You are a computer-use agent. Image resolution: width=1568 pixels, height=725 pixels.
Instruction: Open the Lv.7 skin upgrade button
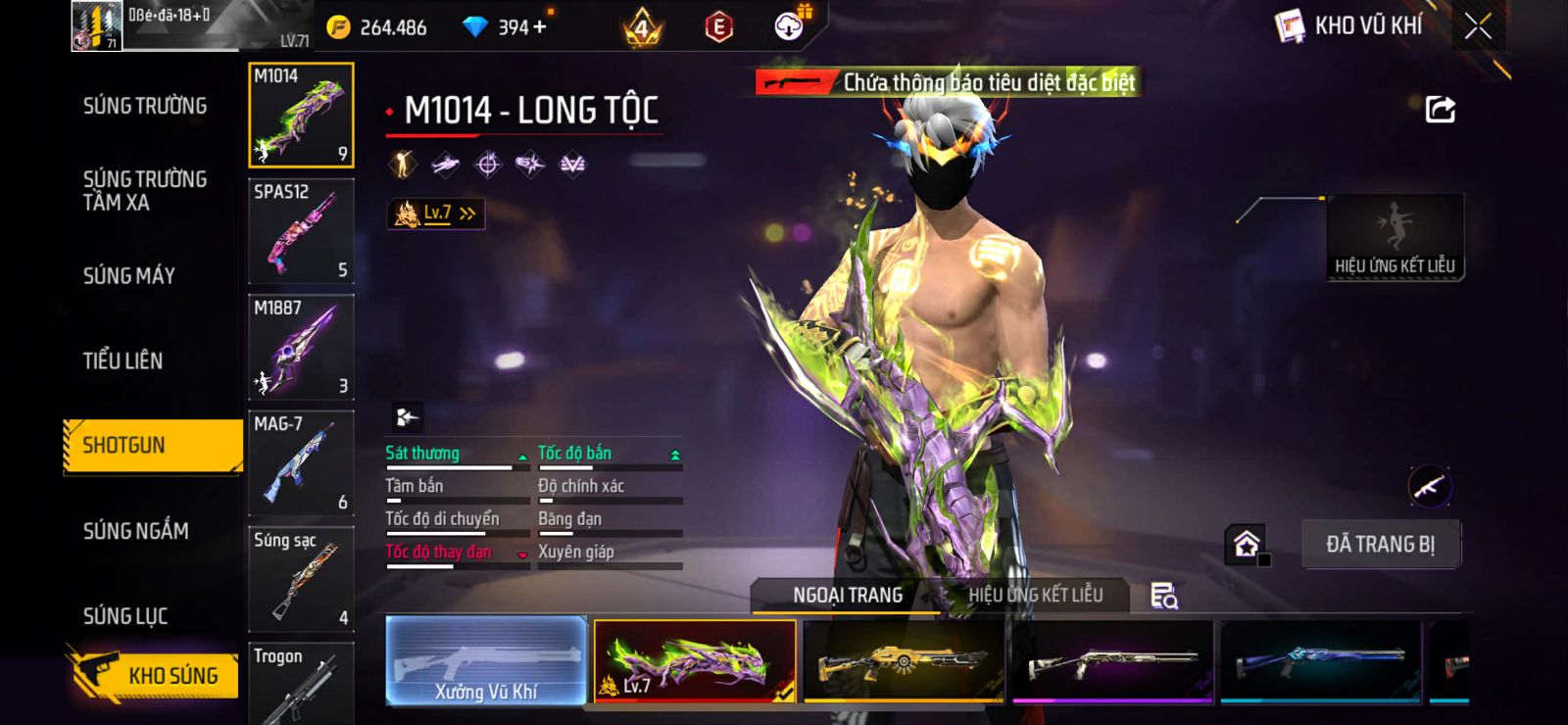click(436, 213)
